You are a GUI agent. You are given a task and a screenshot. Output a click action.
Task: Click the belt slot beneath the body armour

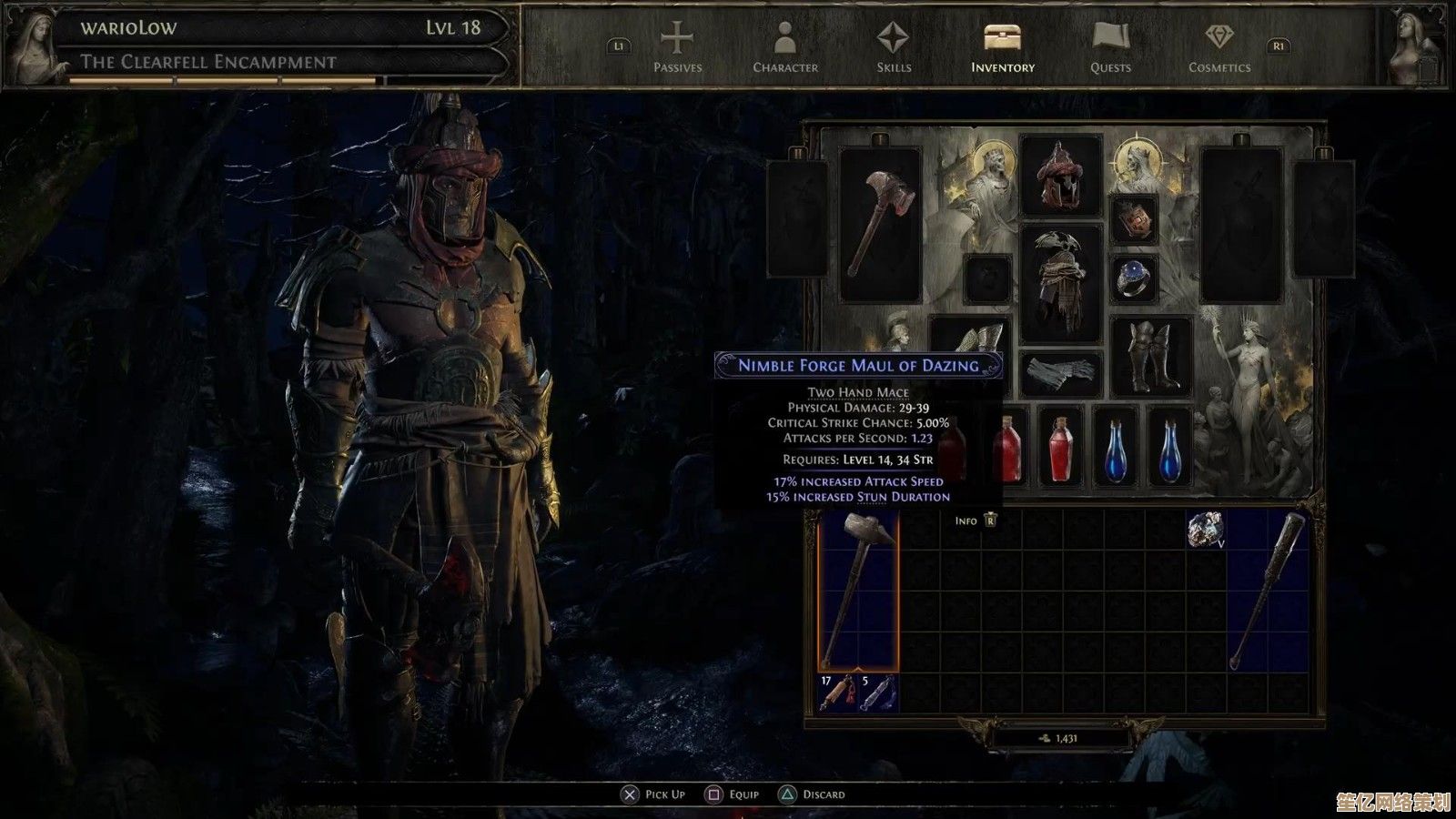[1060, 373]
